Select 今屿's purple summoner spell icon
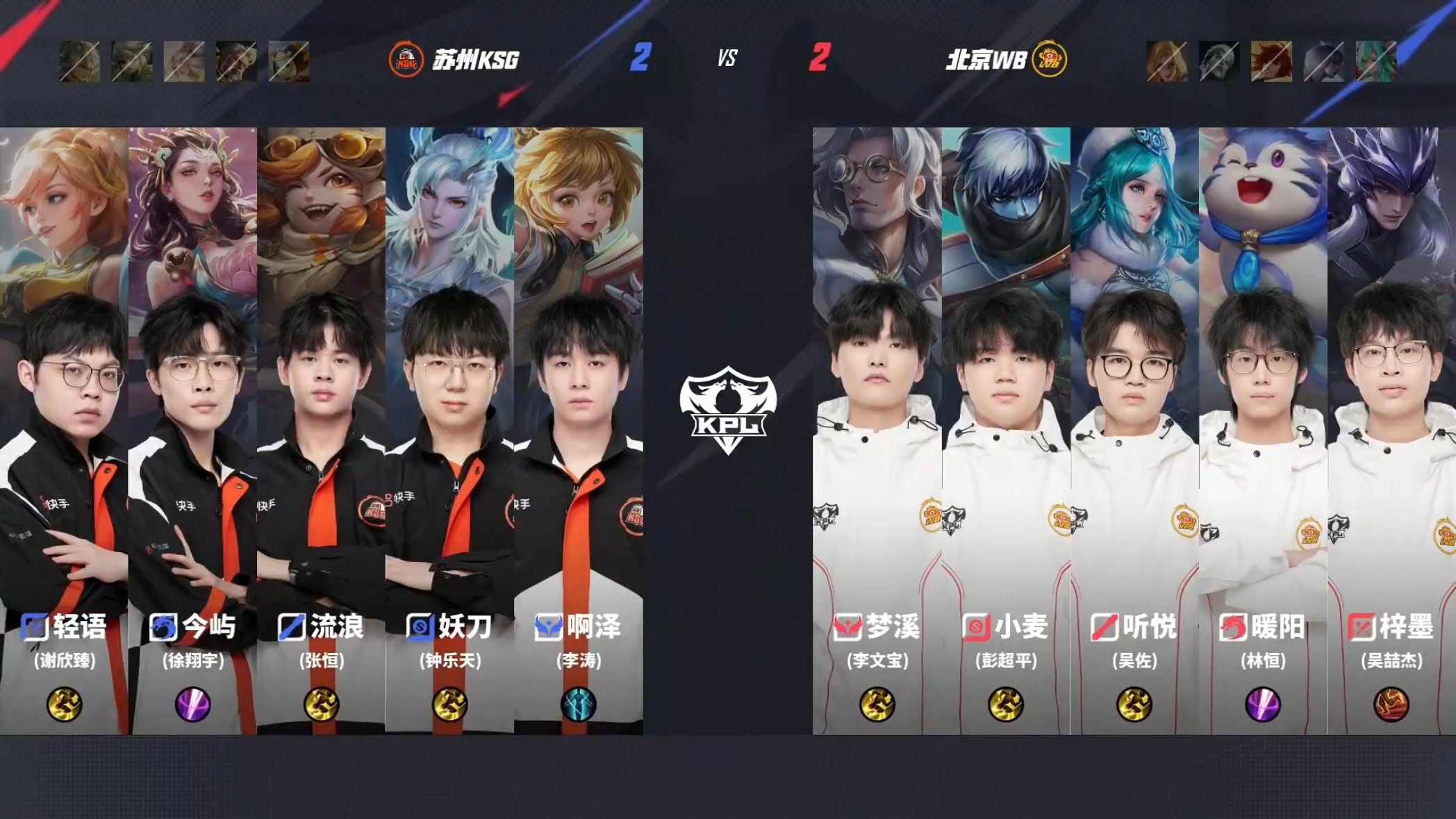This screenshot has width=1456, height=819. click(192, 704)
